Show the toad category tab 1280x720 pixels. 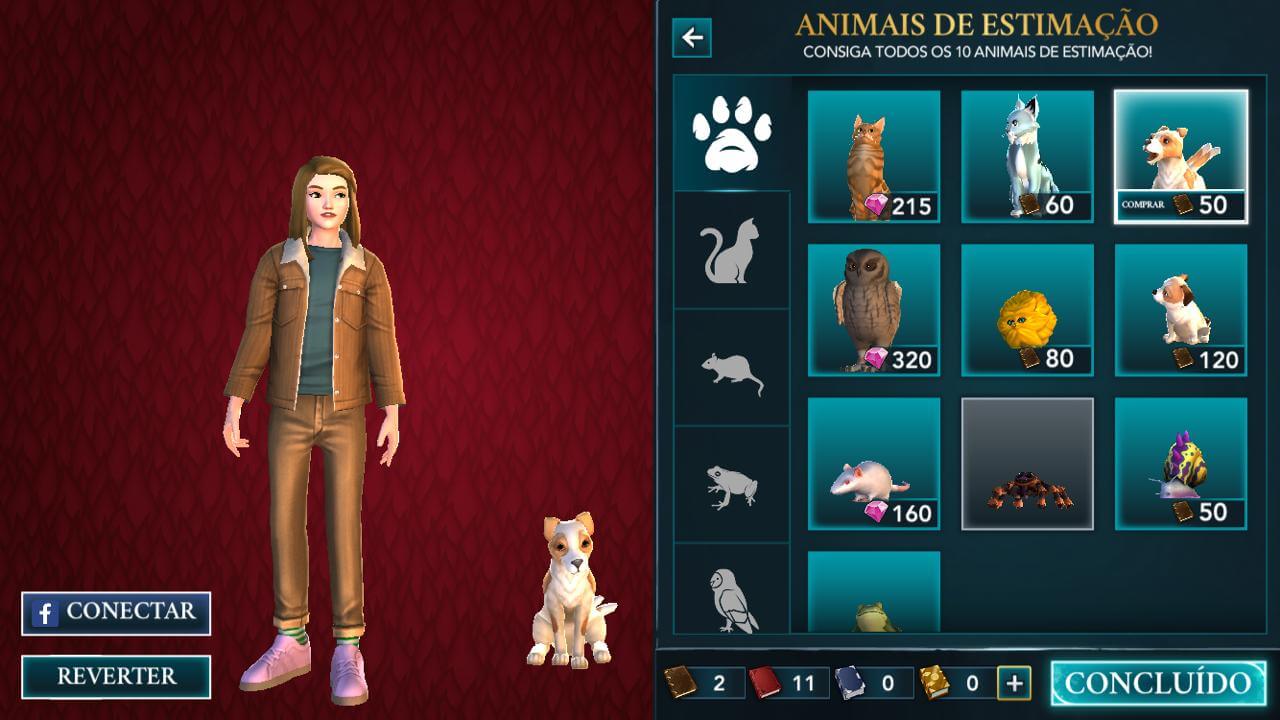coord(732,486)
